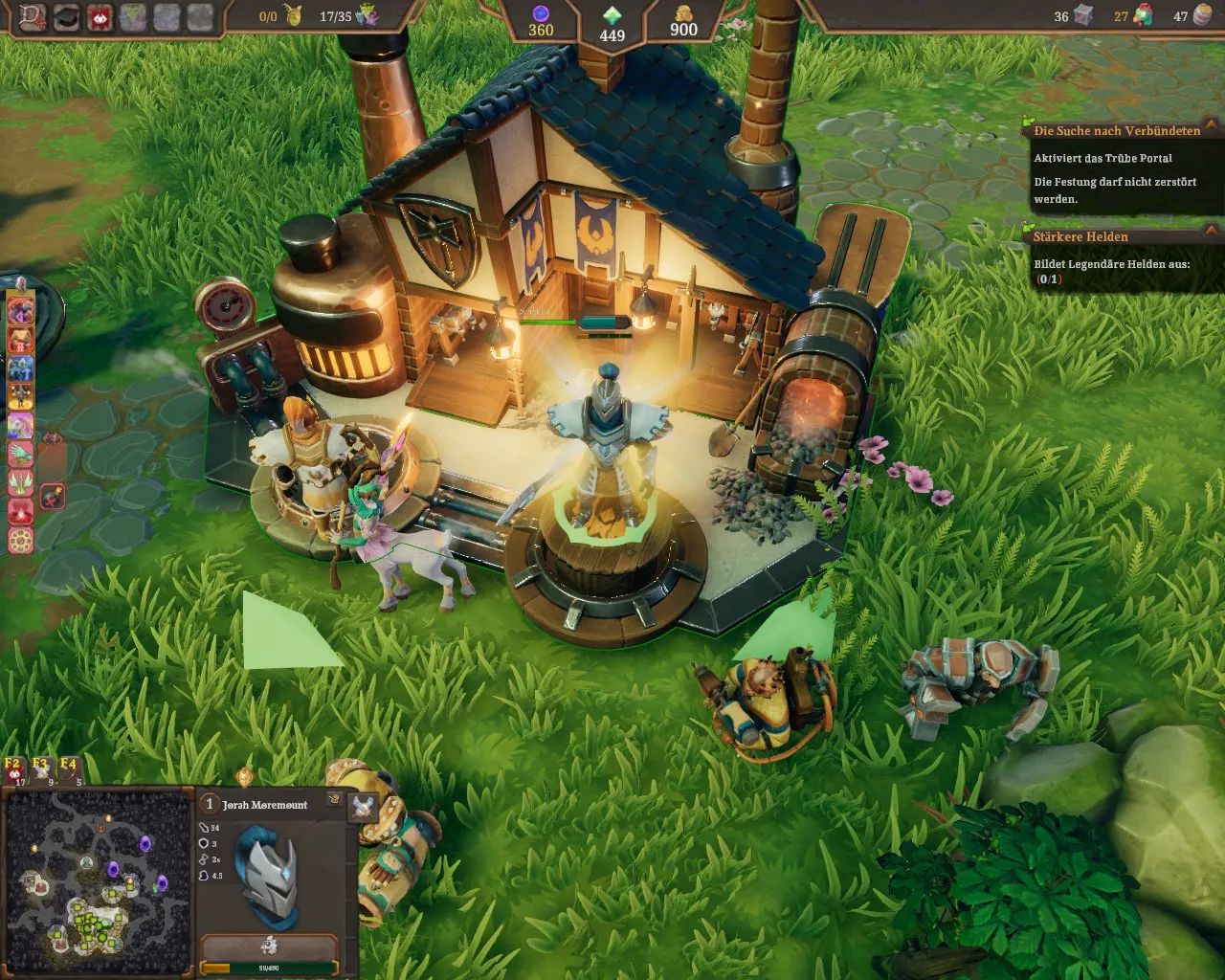The width and height of the screenshot is (1225, 980).
Task: Click the crossed axes icon by unit panel
Action: pos(363,807)
